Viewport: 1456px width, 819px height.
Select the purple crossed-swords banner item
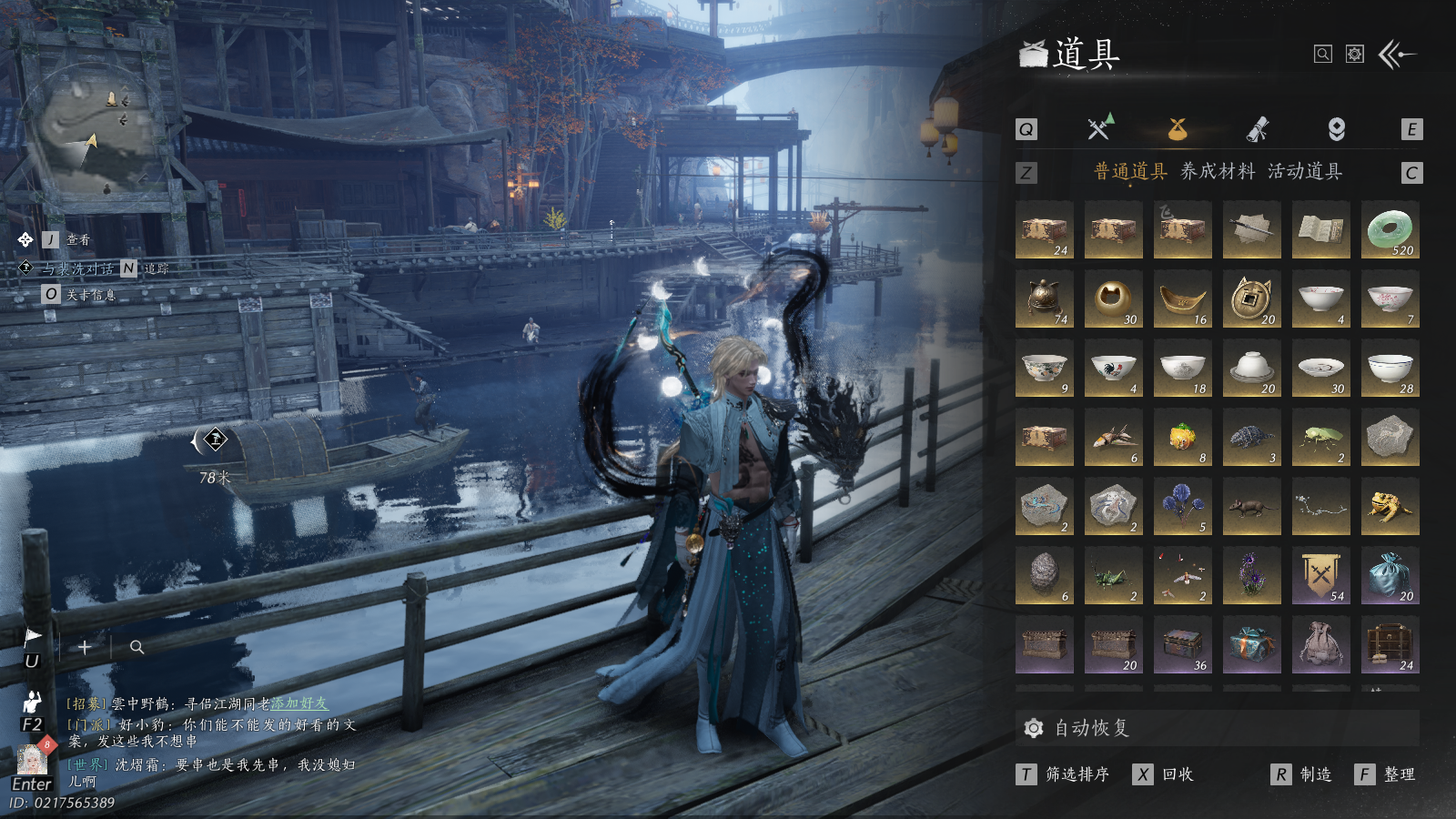[1320, 576]
